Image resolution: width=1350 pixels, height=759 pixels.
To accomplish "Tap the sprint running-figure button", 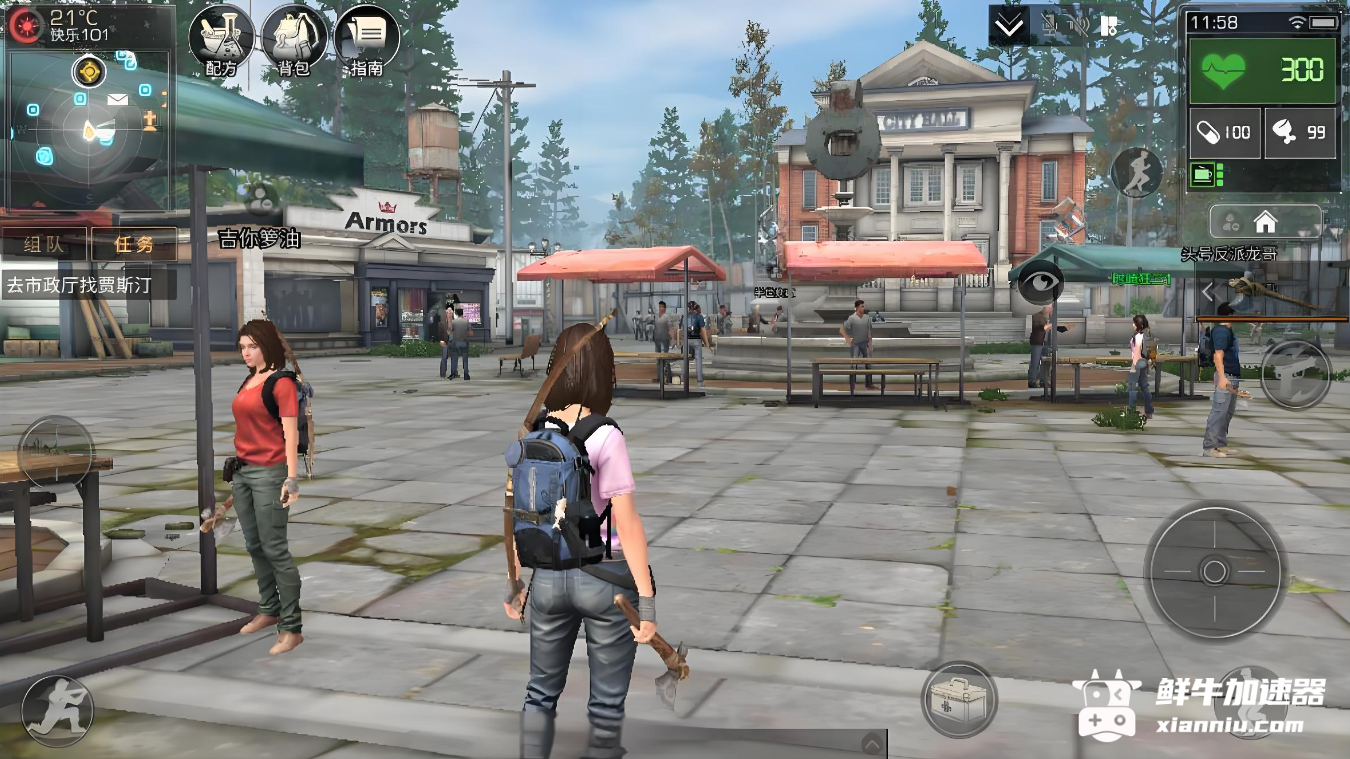I will tap(1137, 172).
